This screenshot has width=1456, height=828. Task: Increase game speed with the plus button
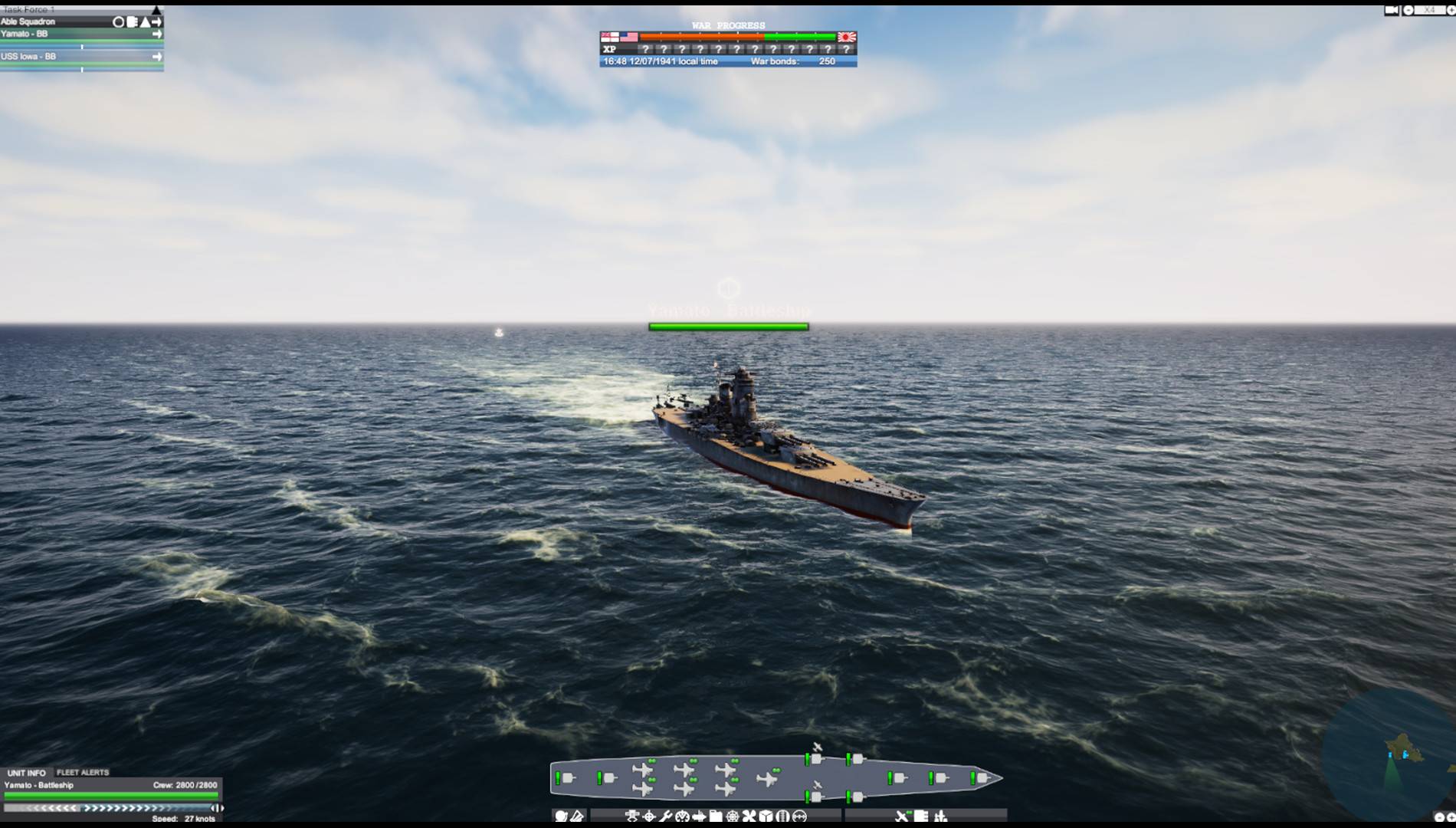pos(1451,11)
